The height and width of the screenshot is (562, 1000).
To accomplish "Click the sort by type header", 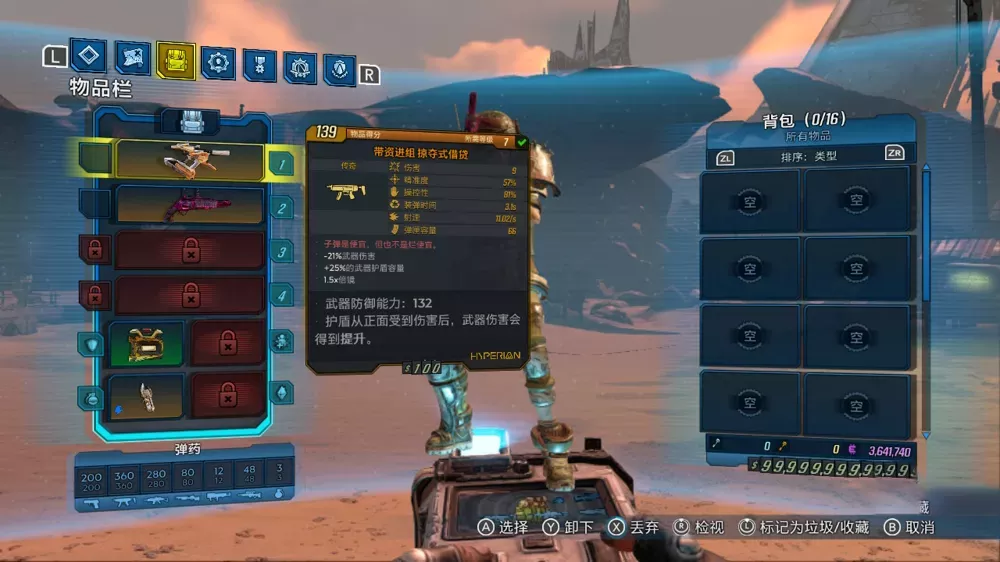I will coord(809,156).
